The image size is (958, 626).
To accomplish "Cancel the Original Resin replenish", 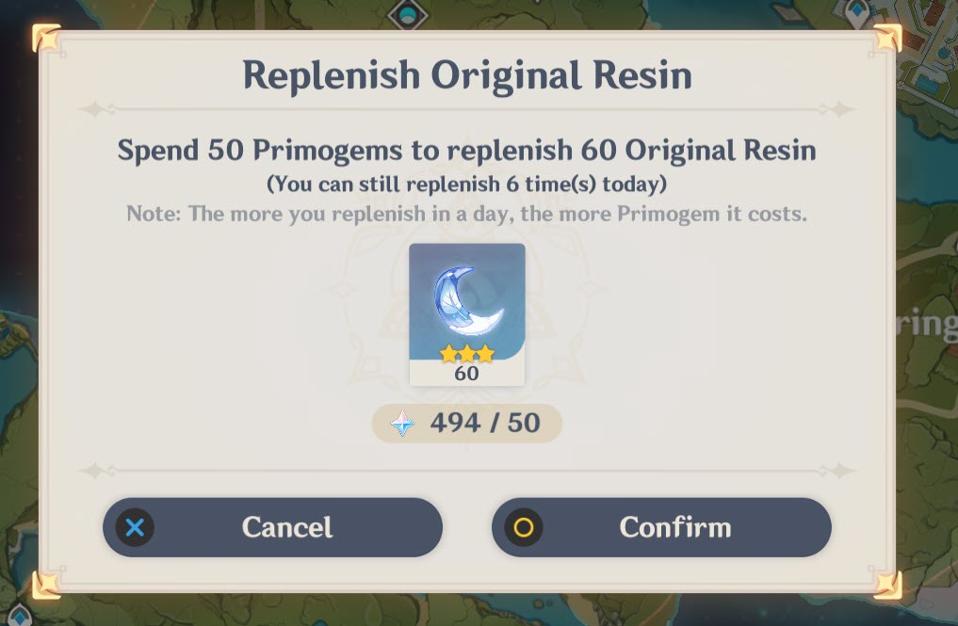I will coord(272,527).
